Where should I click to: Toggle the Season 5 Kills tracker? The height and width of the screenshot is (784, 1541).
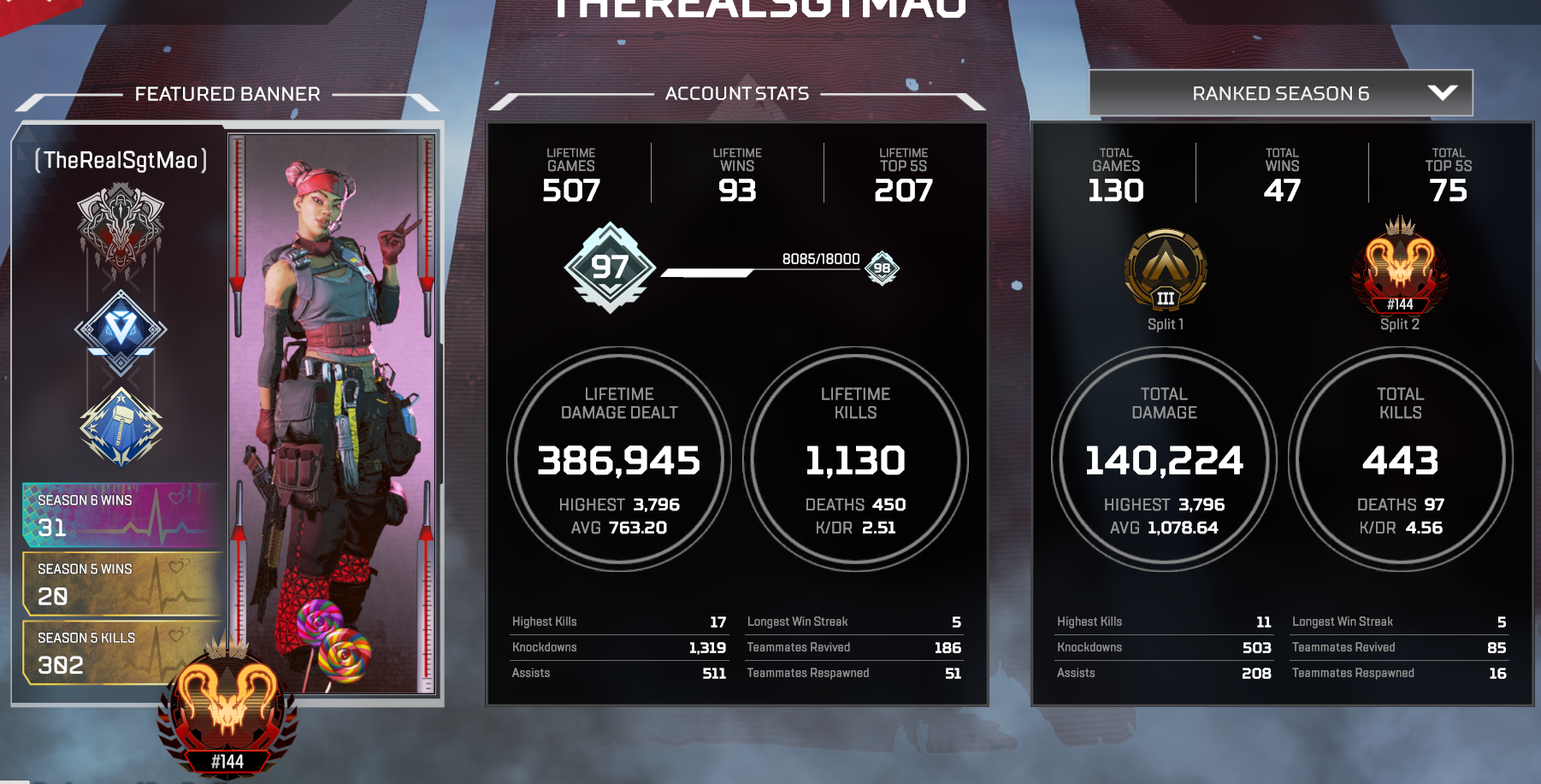[x=120, y=651]
